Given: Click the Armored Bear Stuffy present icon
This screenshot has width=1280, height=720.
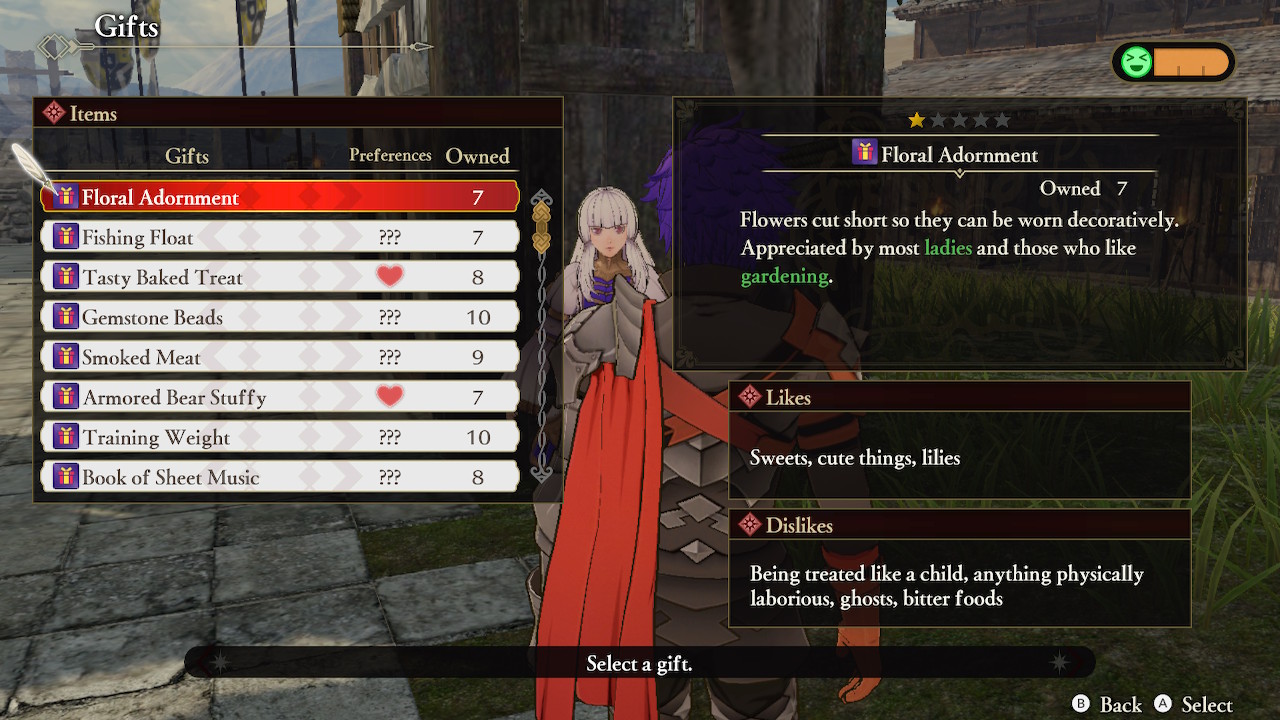Looking at the screenshot, I should coord(65,396).
